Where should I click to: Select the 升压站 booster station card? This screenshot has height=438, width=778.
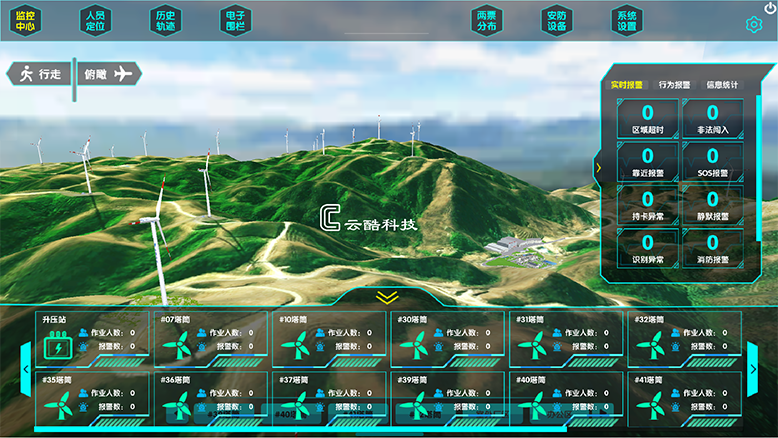(x=93, y=339)
